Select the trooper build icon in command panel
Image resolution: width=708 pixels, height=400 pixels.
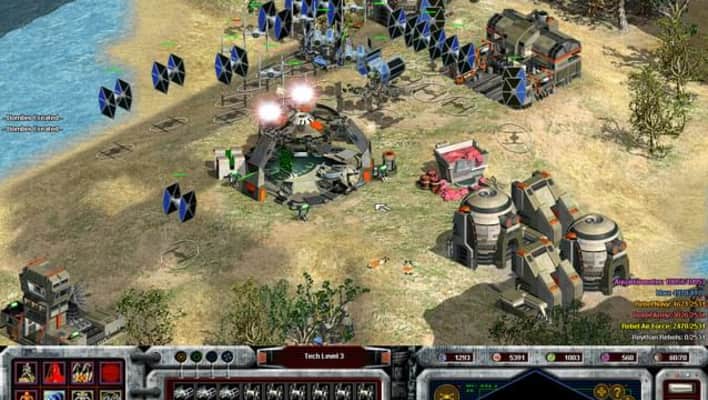25,373
